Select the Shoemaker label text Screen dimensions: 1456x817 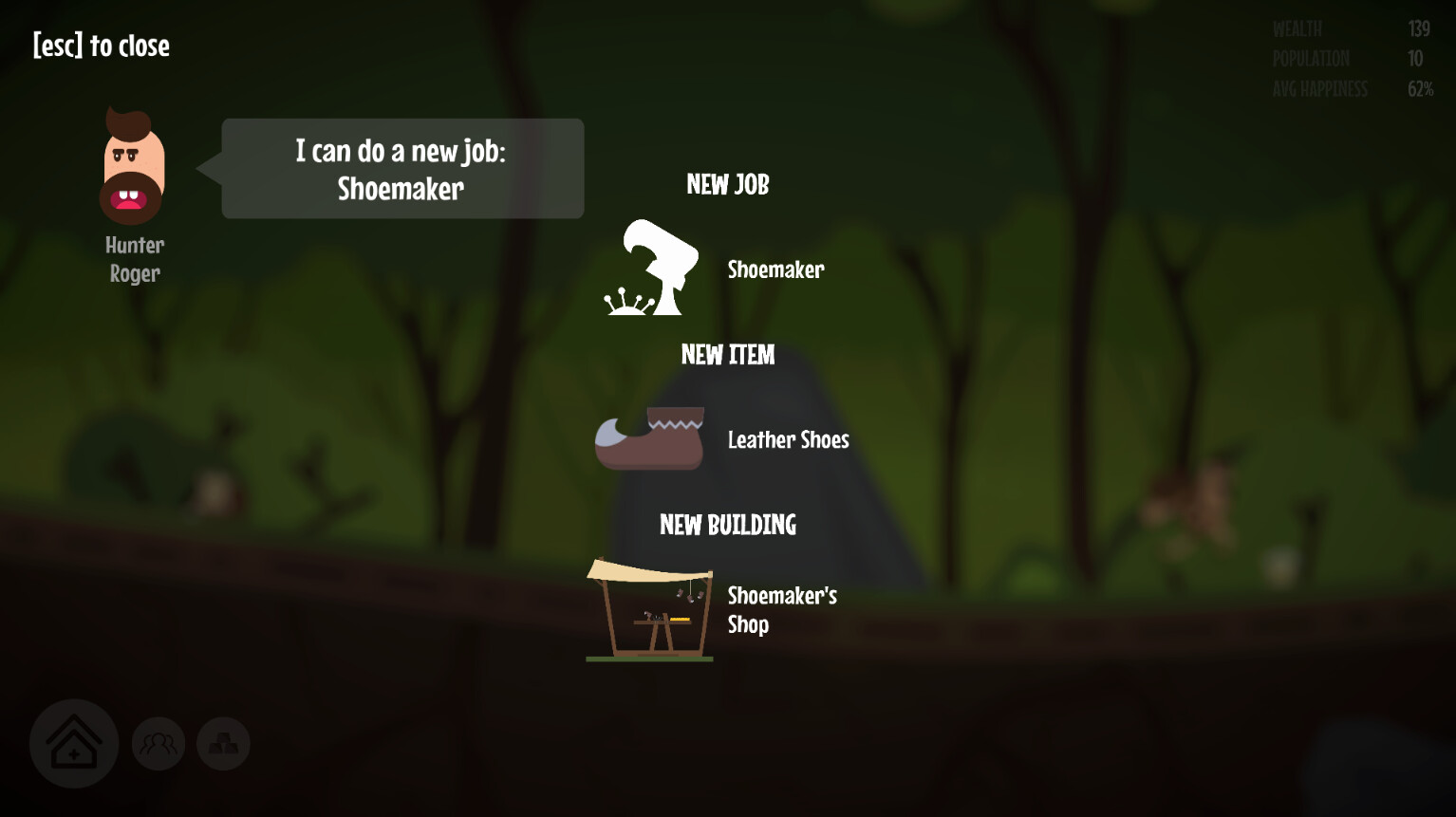(x=775, y=269)
